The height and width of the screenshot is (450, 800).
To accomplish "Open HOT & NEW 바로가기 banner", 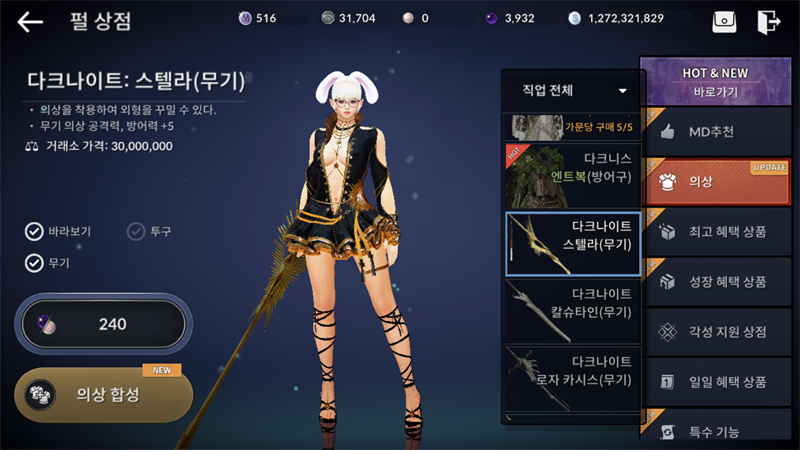I will pos(715,81).
